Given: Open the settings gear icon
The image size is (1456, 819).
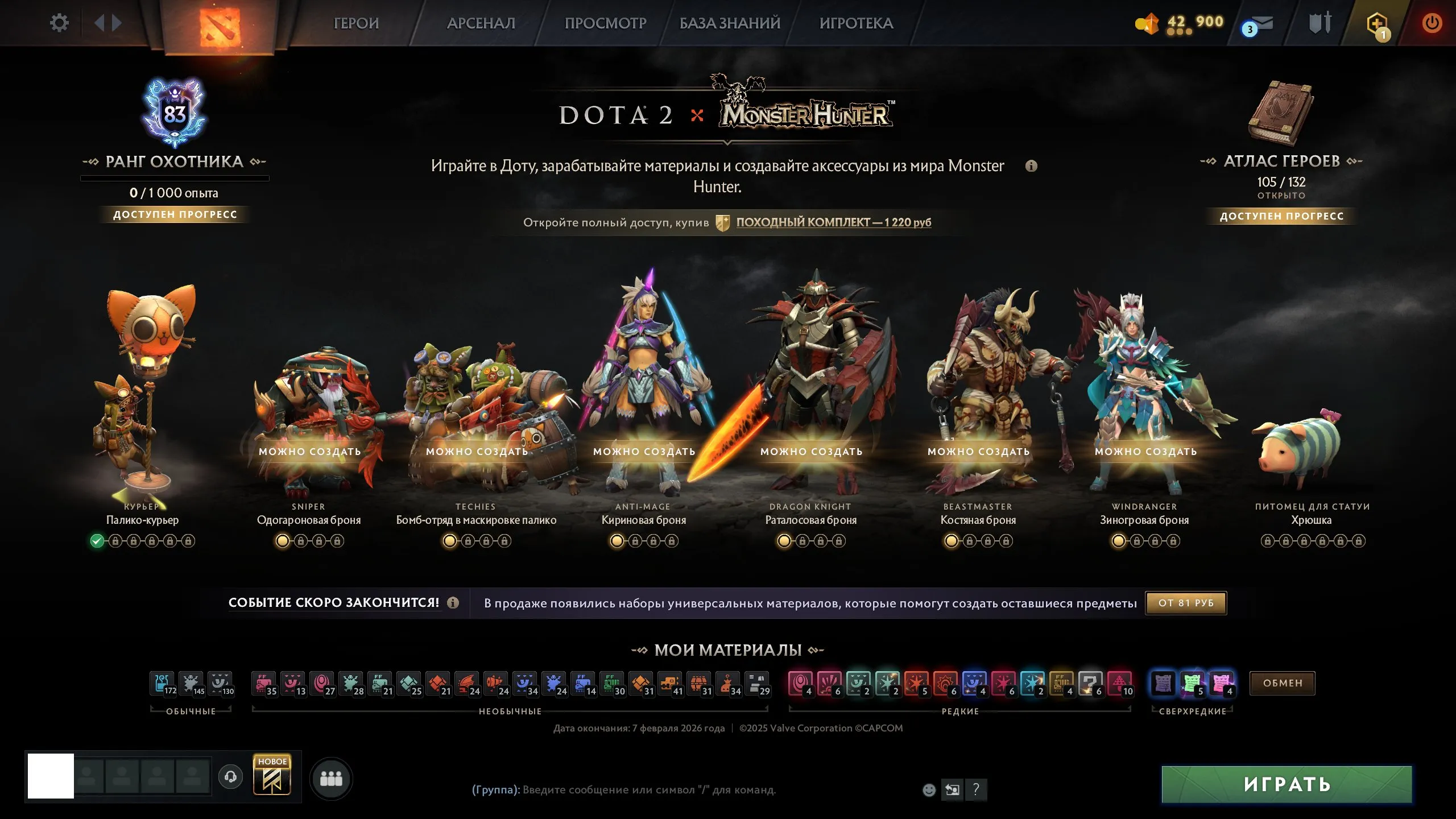Looking at the screenshot, I should pos(59,22).
